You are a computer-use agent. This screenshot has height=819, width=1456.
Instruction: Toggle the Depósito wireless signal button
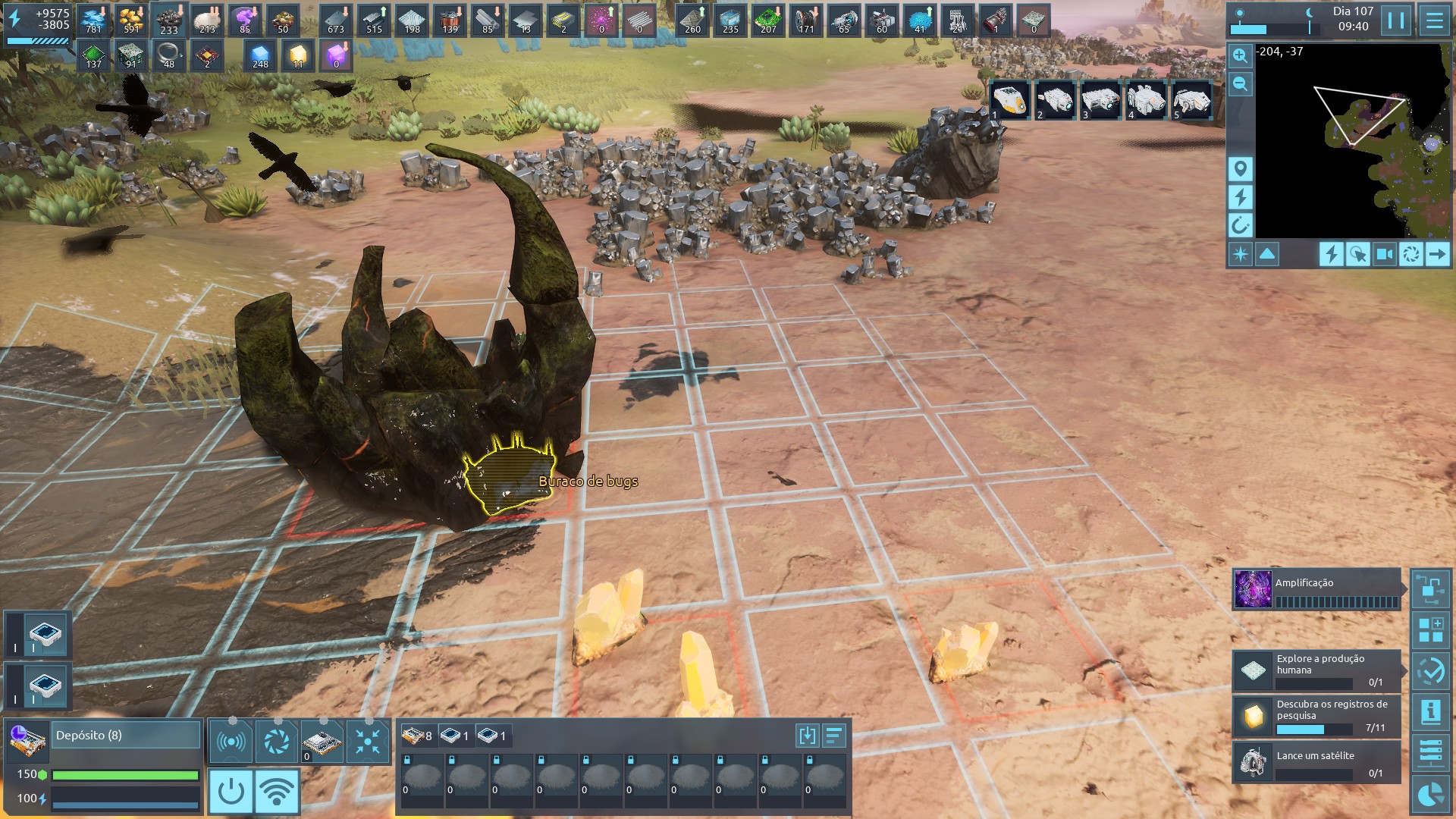277,791
